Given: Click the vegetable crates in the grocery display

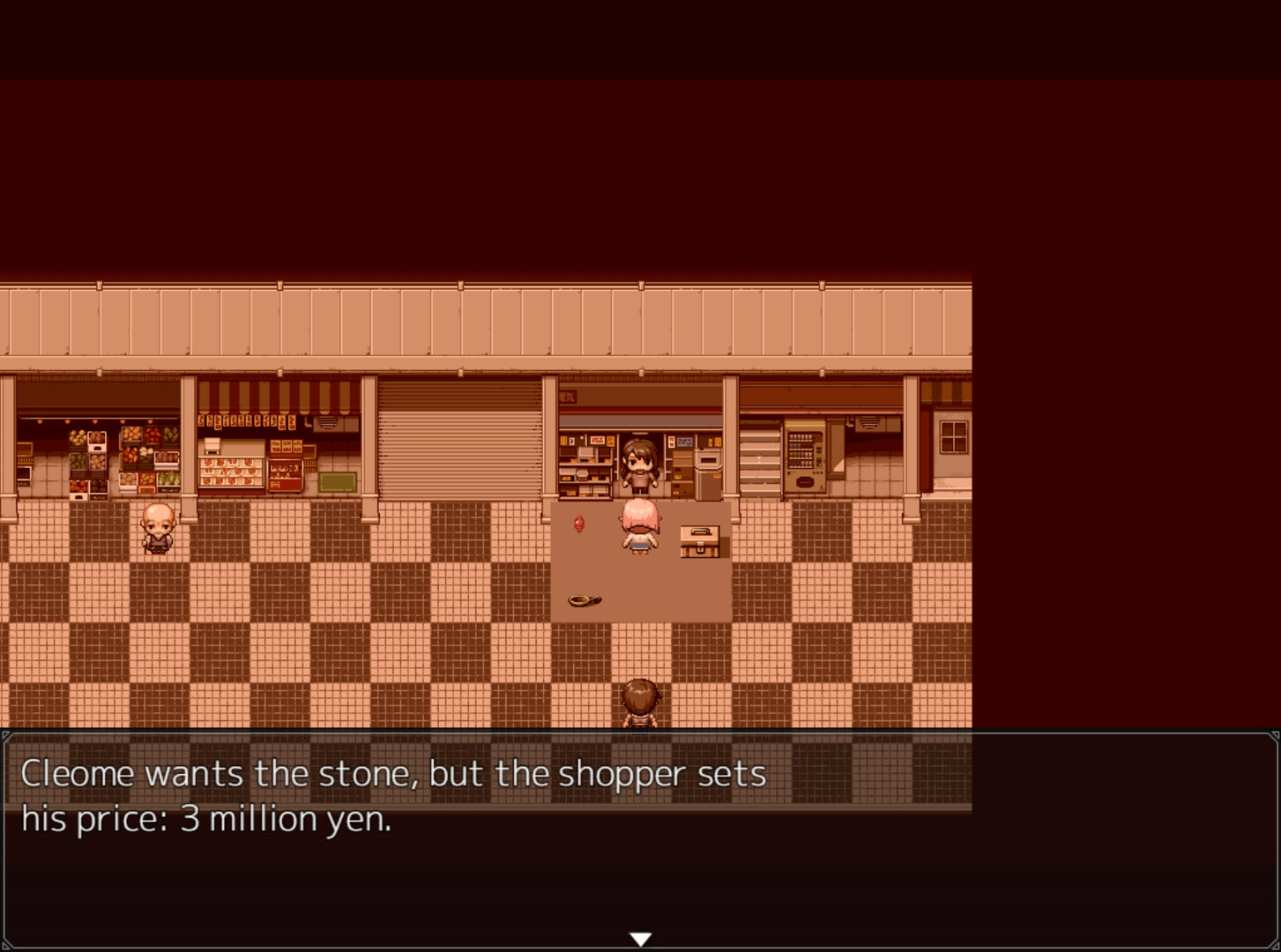Looking at the screenshot, I should point(140,459).
